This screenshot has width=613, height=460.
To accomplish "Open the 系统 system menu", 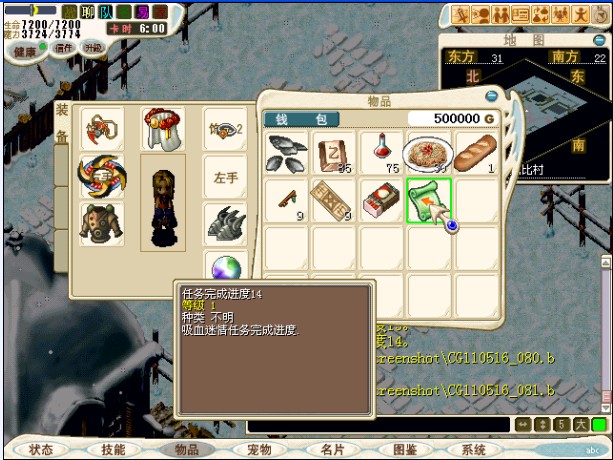I will click(x=476, y=450).
